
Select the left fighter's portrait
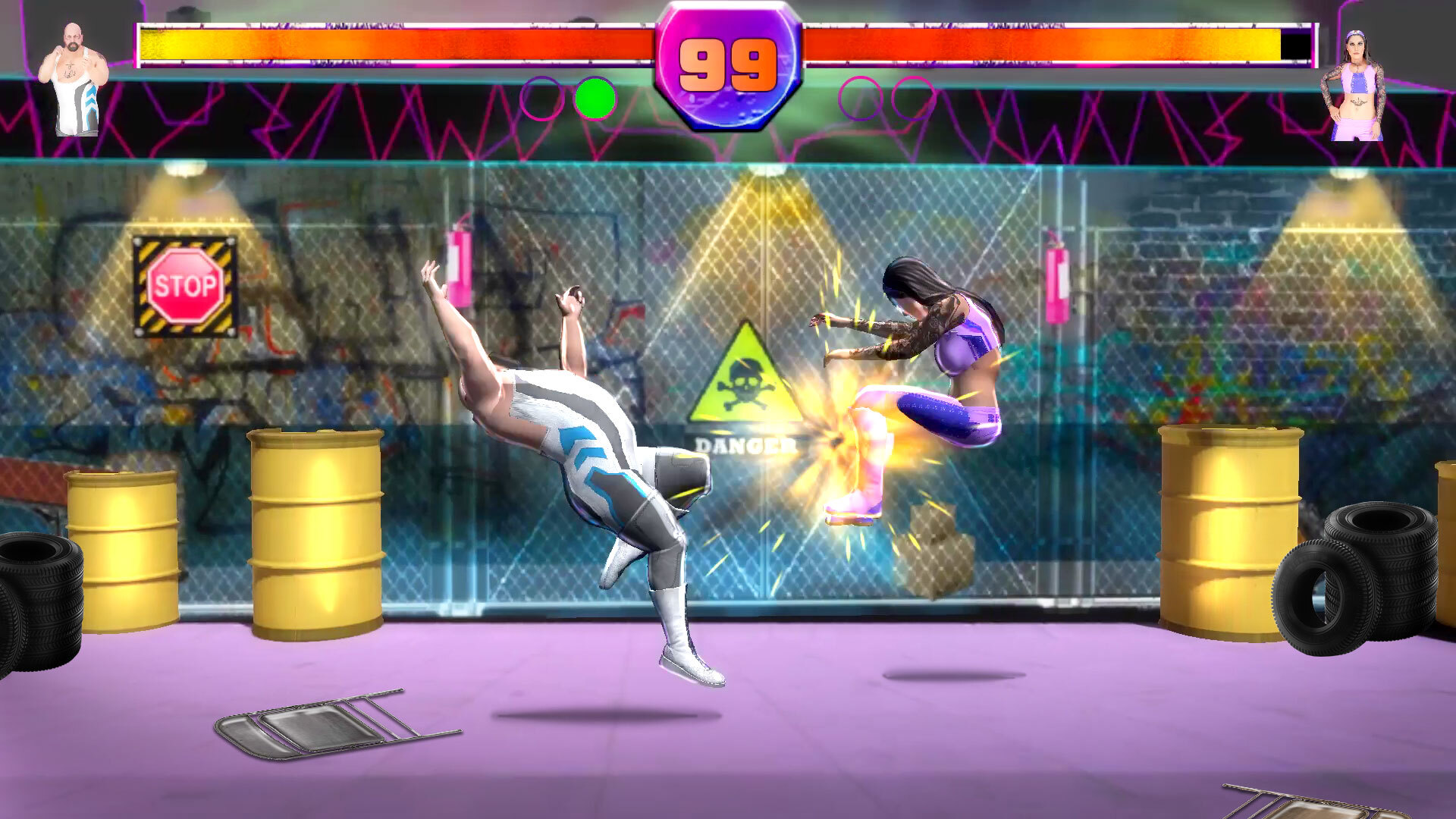click(76, 76)
